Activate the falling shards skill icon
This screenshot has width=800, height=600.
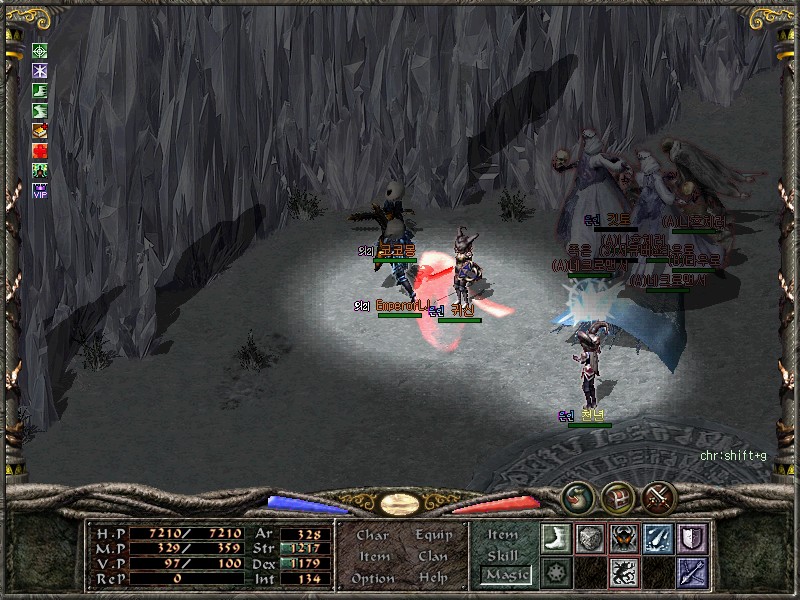pyautogui.click(x=658, y=538)
